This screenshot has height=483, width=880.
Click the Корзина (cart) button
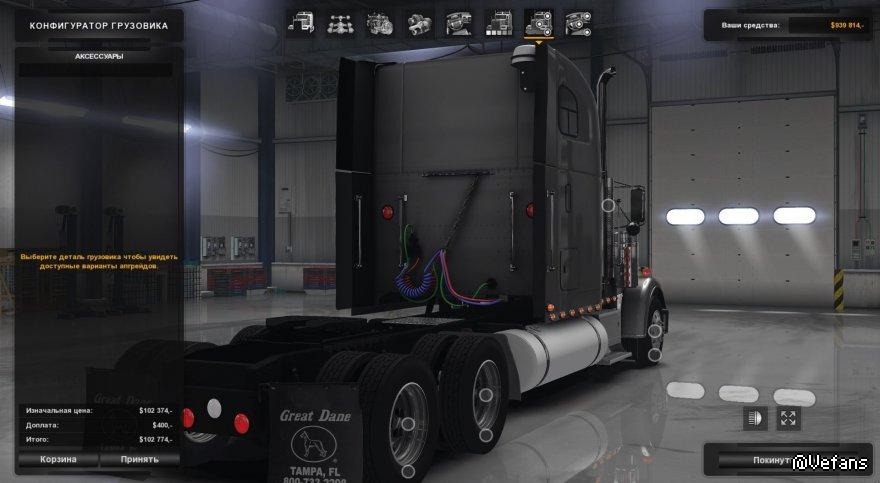pyautogui.click(x=58, y=460)
